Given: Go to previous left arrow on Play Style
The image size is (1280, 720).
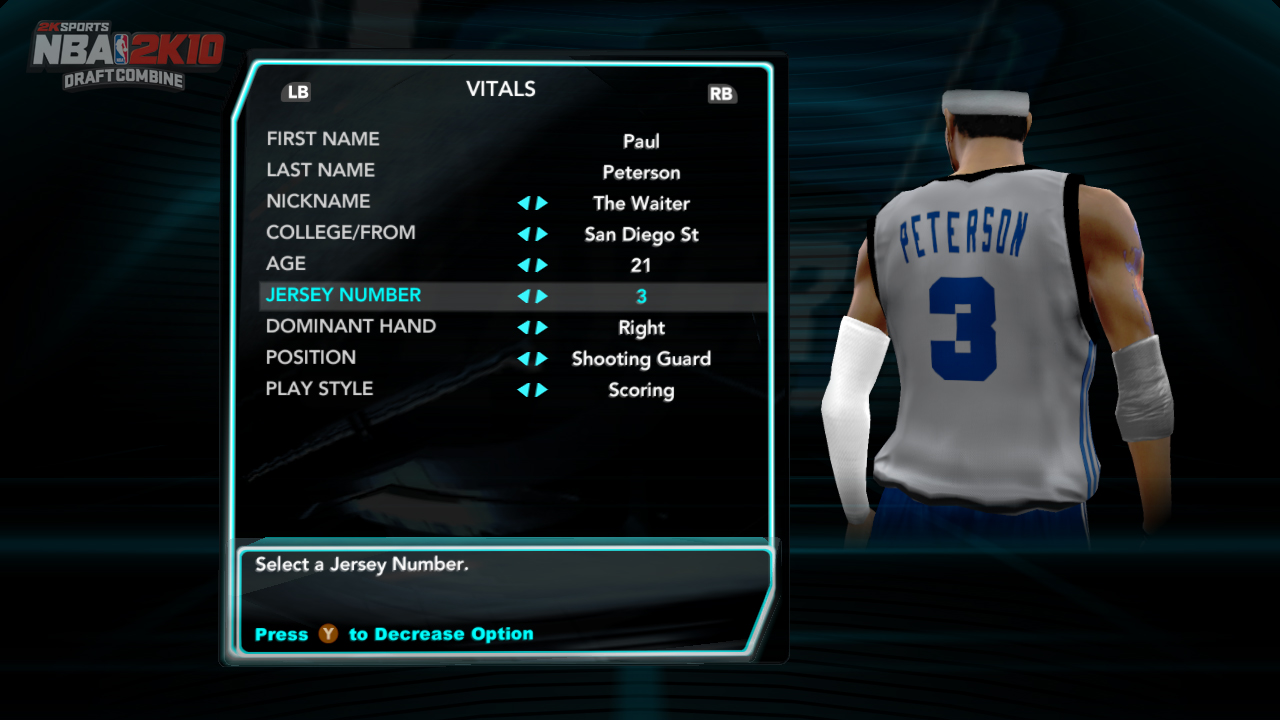Looking at the screenshot, I should pos(523,390).
